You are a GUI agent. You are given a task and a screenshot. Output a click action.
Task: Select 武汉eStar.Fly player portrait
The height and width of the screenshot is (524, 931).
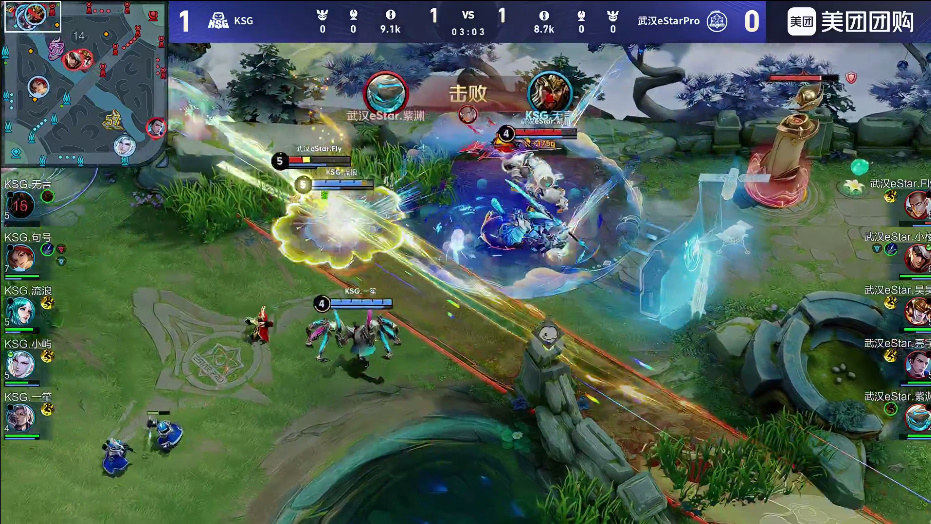point(917,206)
